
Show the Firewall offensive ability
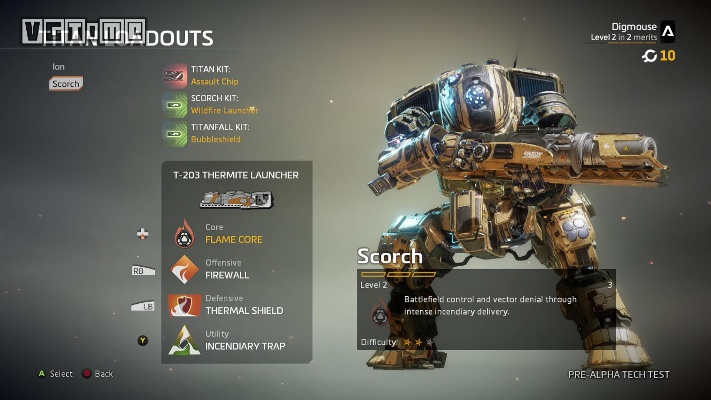coord(228,269)
